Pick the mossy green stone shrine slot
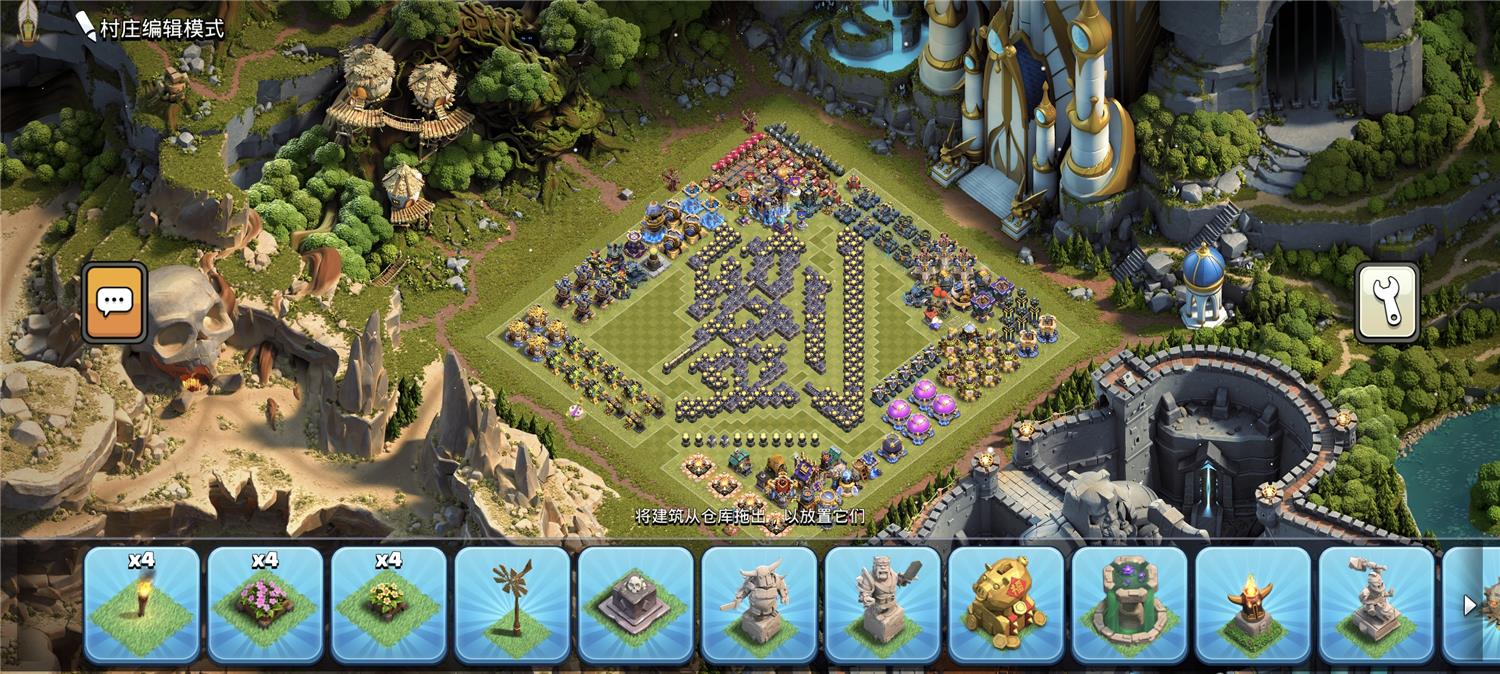Viewport: 1500px width, 674px height. (1130, 605)
